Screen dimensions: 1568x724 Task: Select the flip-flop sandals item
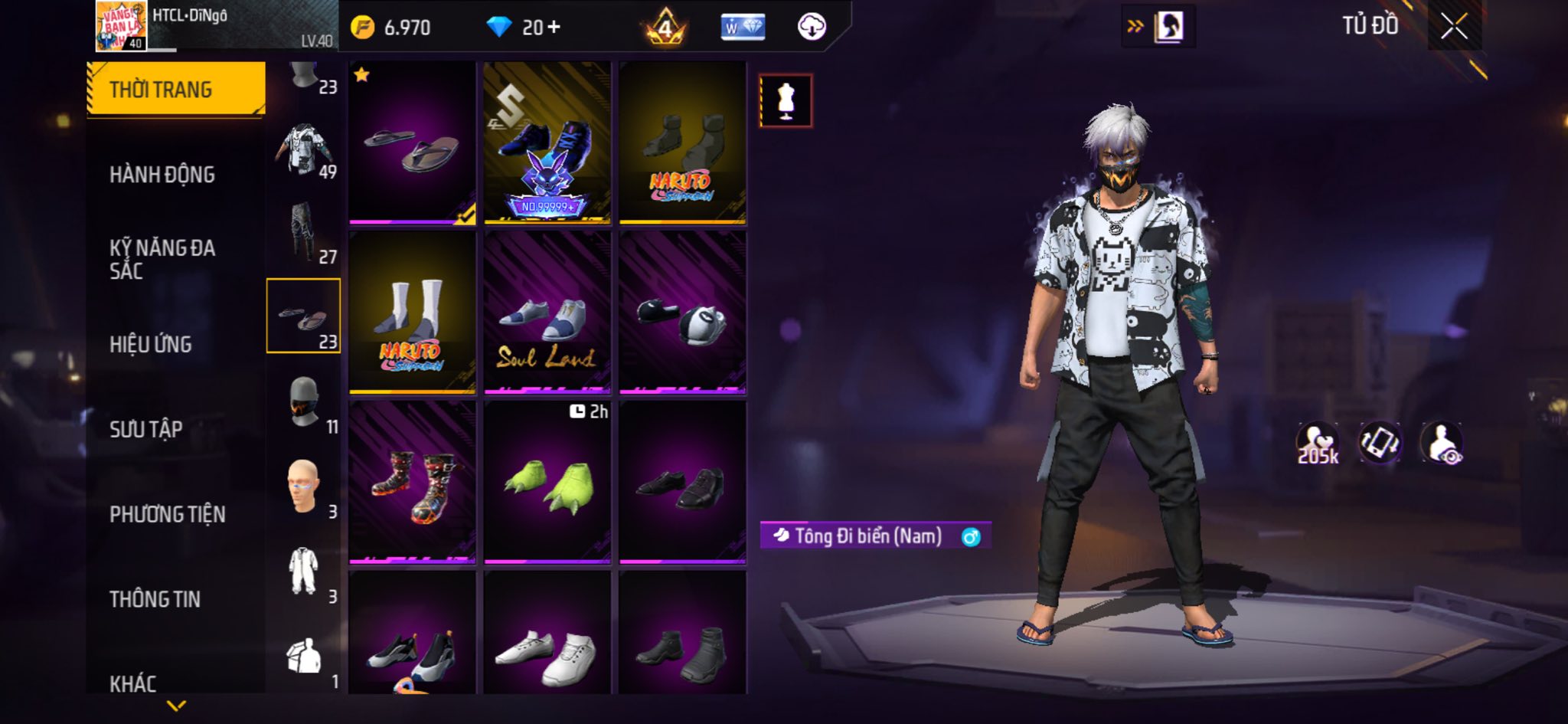point(412,143)
